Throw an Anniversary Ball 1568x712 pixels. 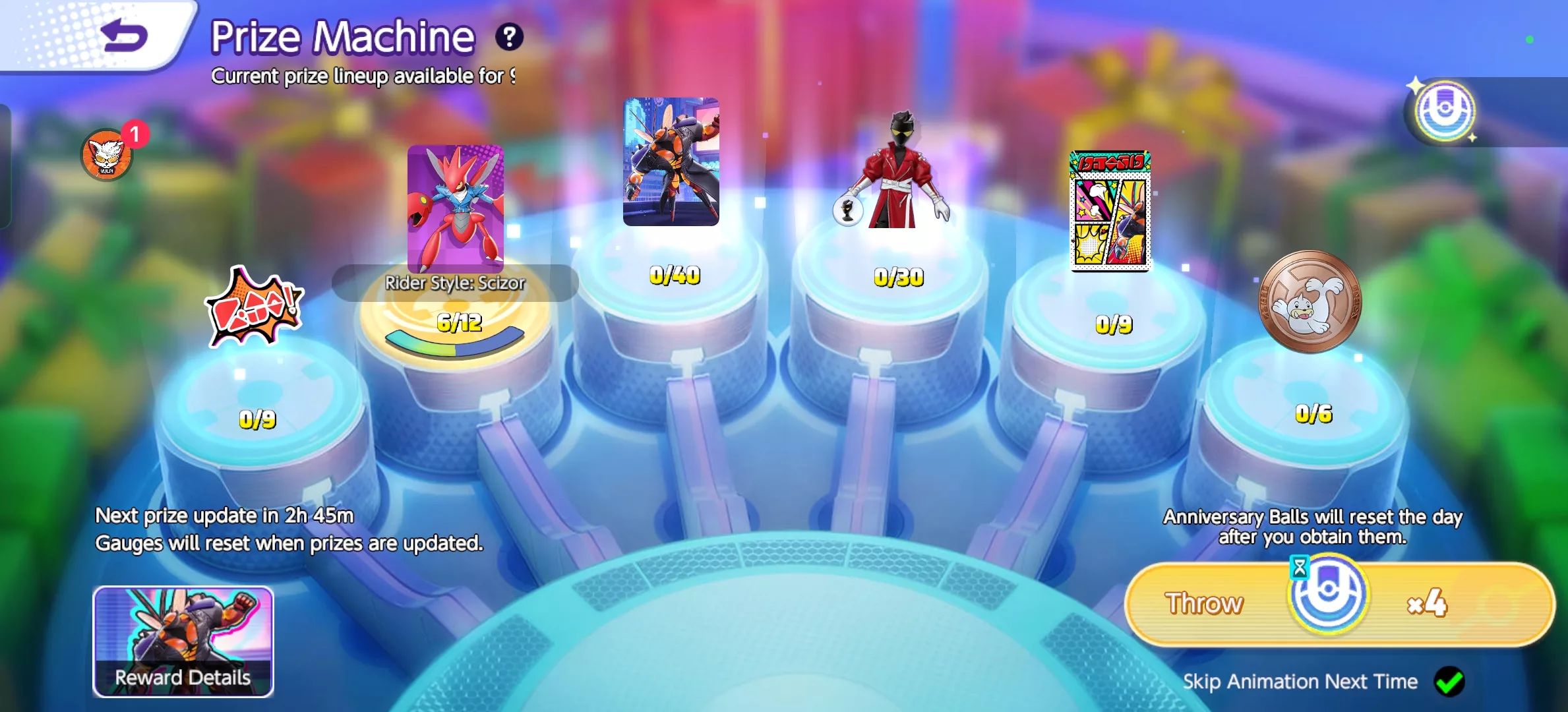[1339, 603]
